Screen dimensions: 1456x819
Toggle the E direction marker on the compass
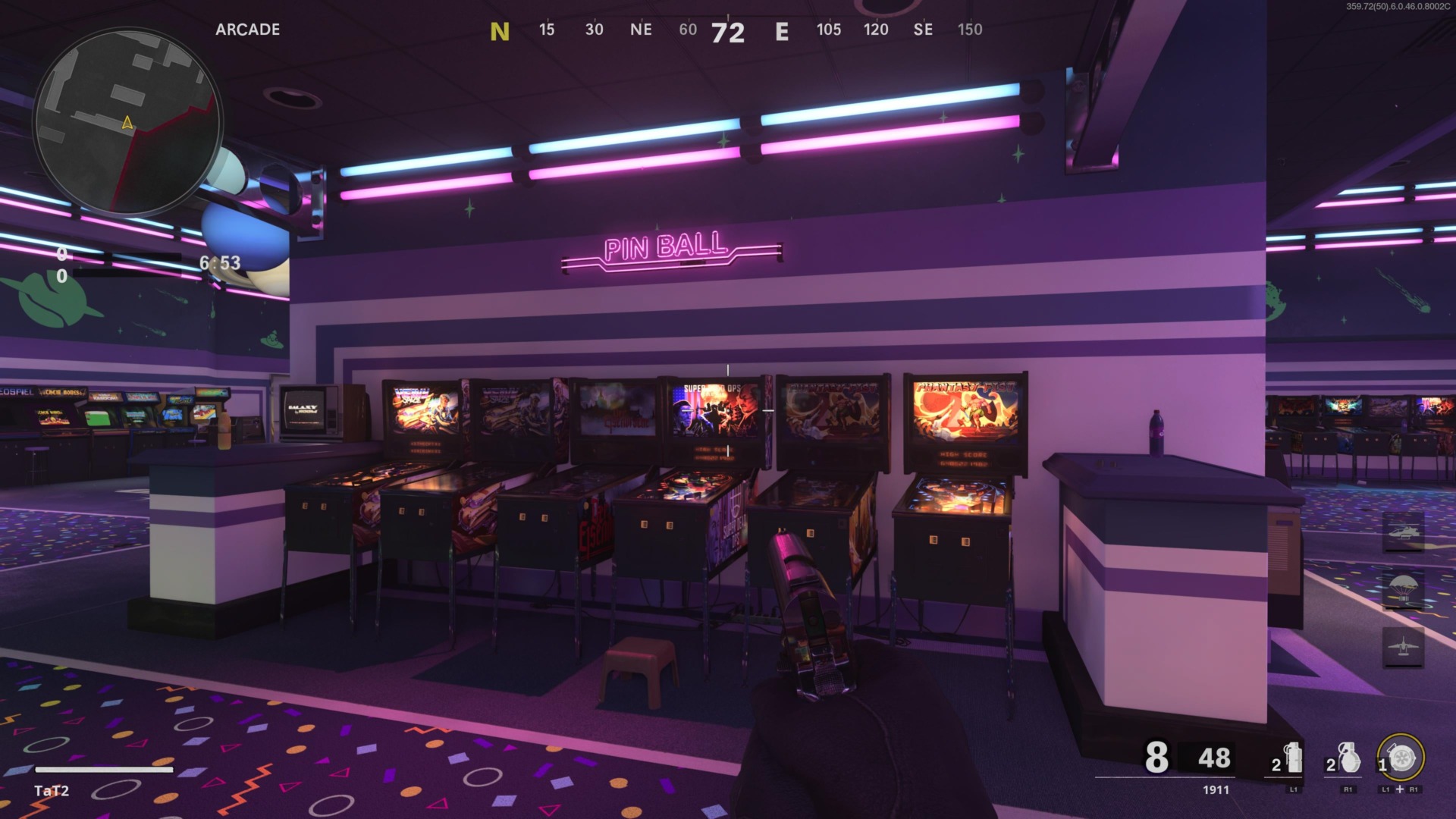(782, 32)
